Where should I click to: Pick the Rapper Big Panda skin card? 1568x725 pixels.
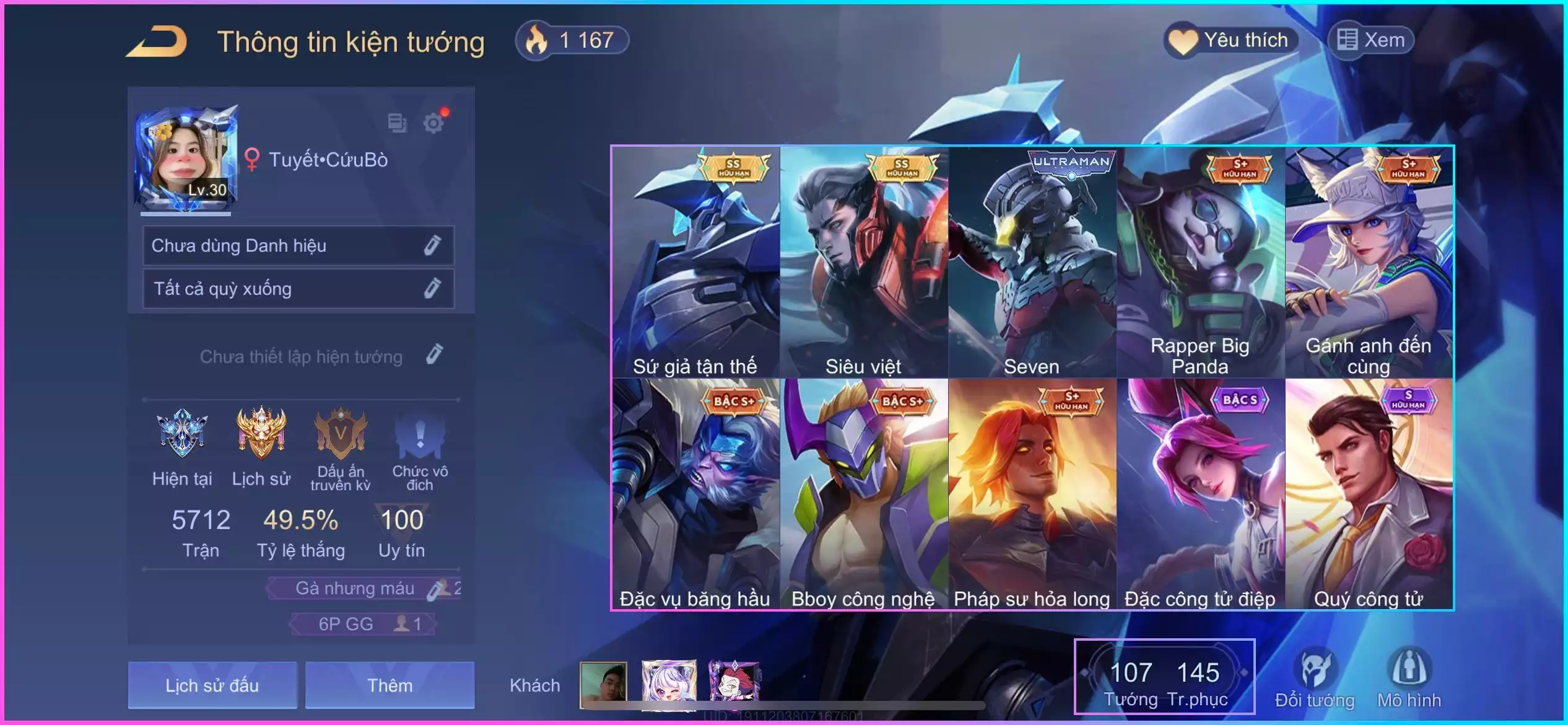pos(1201,262)
